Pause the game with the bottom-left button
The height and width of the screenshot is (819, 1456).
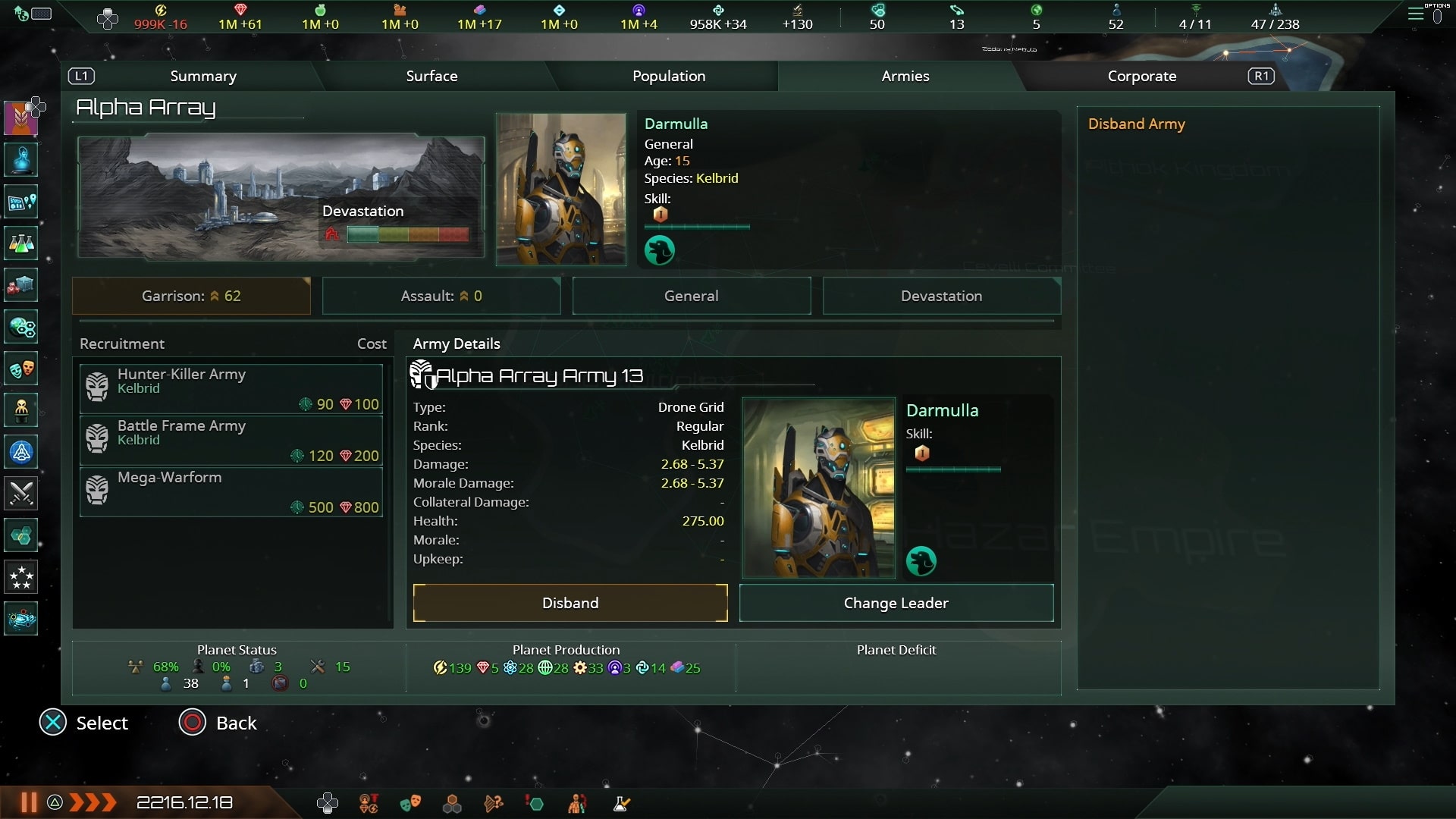tap(27, 802)
